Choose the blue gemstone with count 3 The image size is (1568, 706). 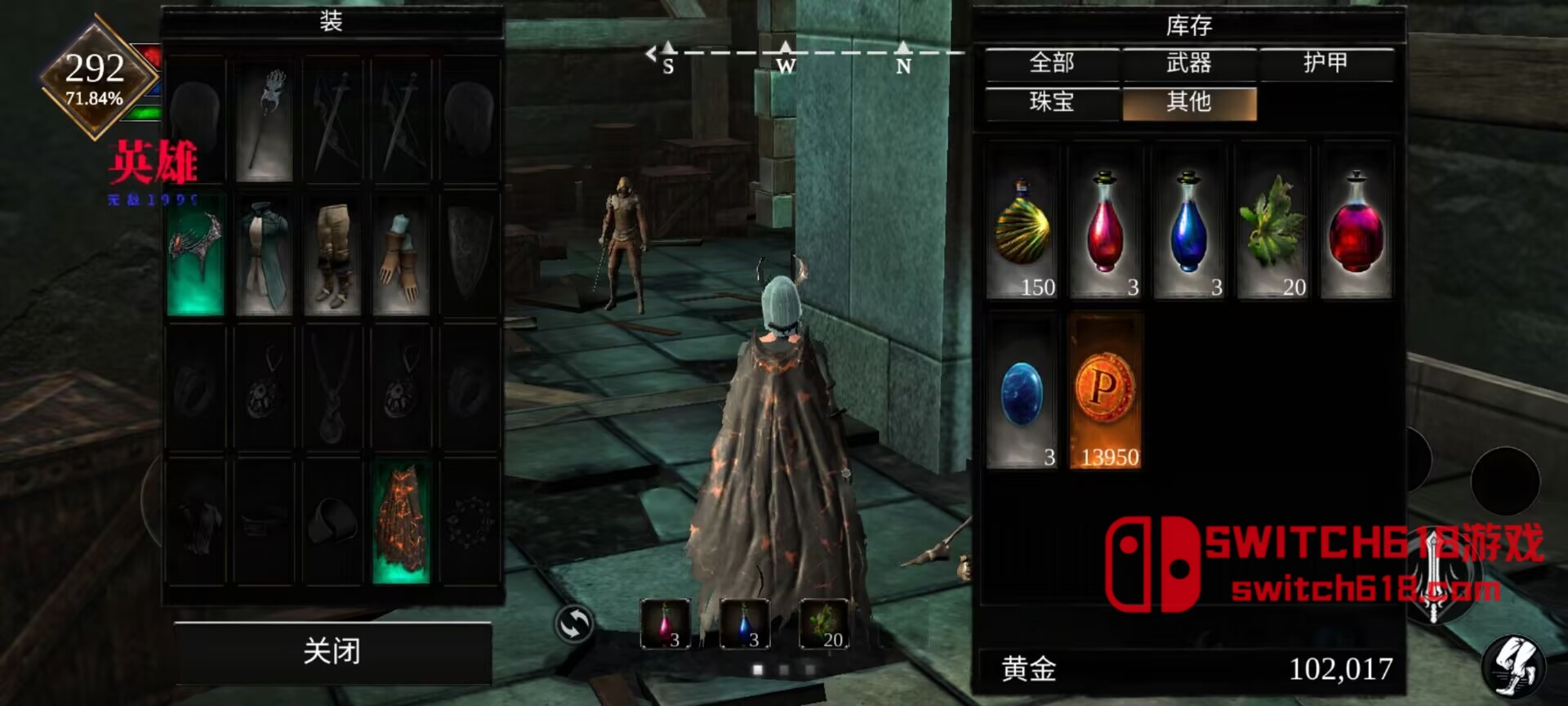[1022, 394]
